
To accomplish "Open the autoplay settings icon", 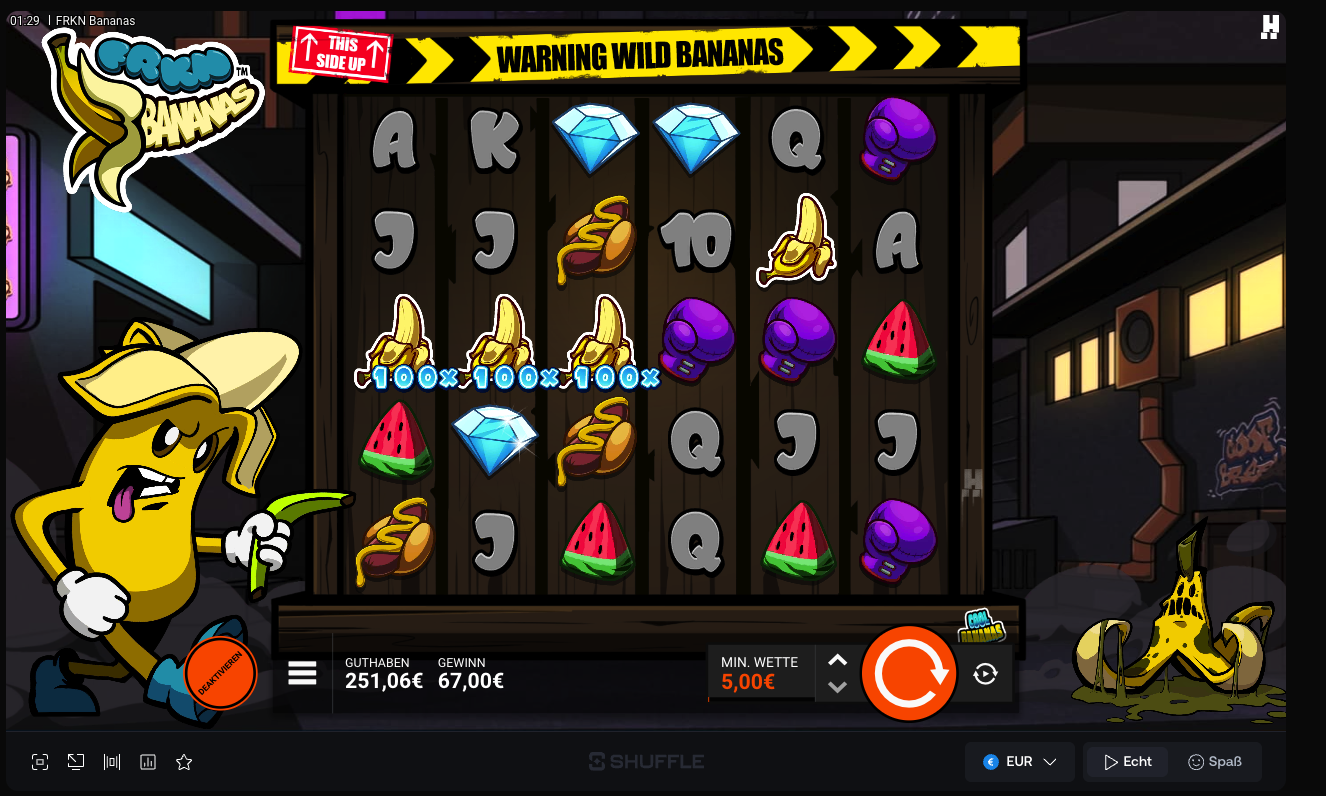I will click(x=985, y=674).
